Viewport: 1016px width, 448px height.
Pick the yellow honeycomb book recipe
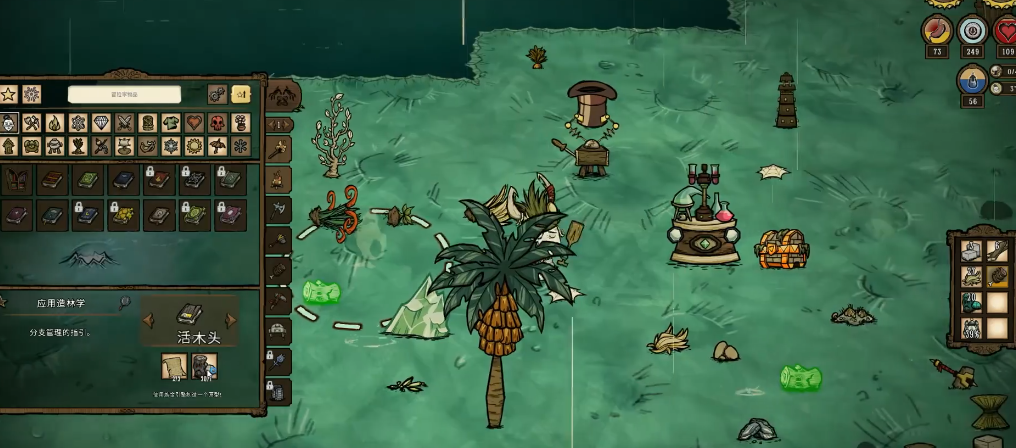122,214
